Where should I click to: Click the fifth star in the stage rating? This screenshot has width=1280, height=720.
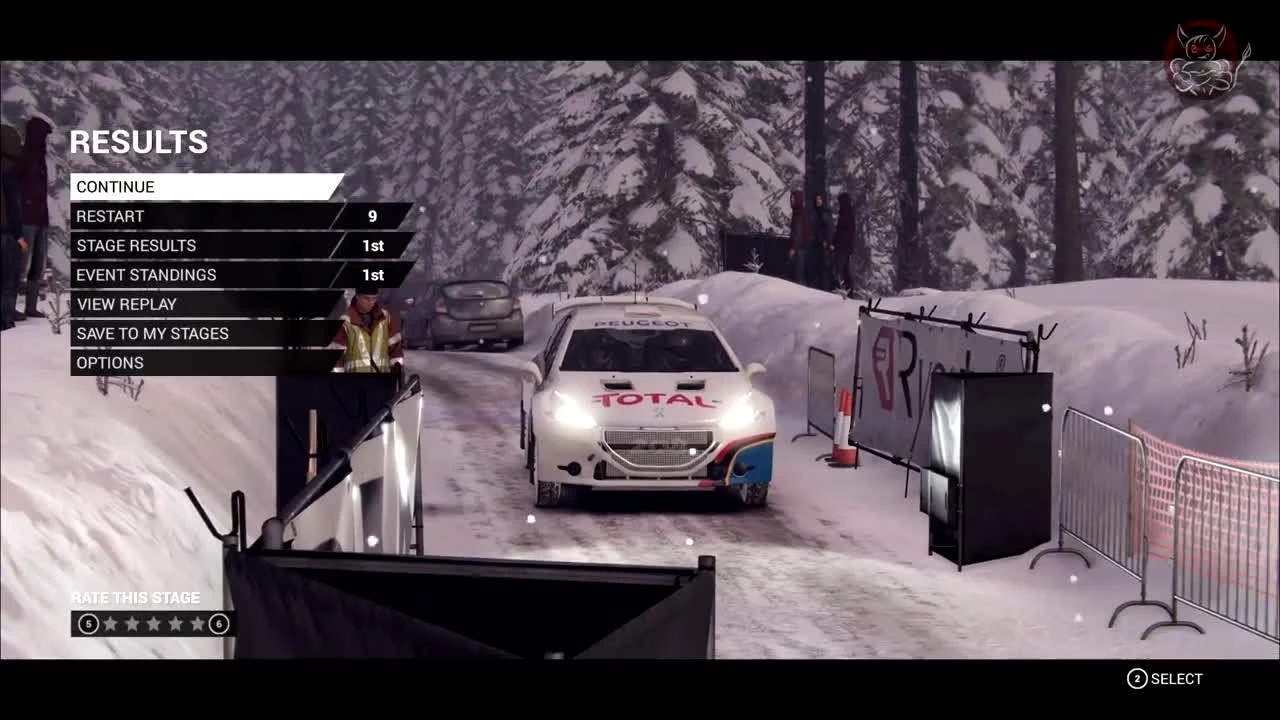pyautogui.click(x=195, y=623)
